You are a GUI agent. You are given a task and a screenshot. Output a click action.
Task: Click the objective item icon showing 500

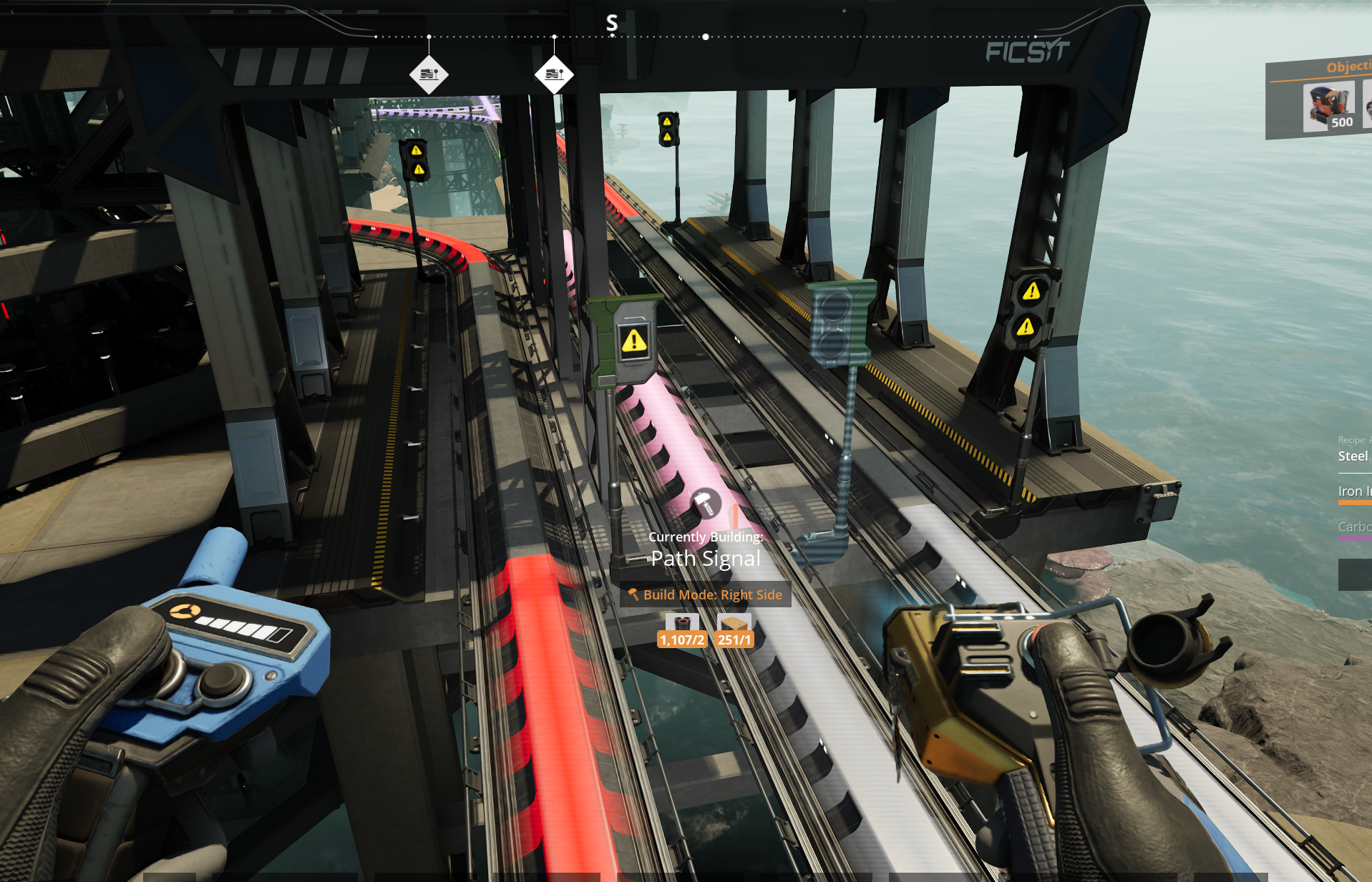pyautogui.click(x=1328, y=107)
